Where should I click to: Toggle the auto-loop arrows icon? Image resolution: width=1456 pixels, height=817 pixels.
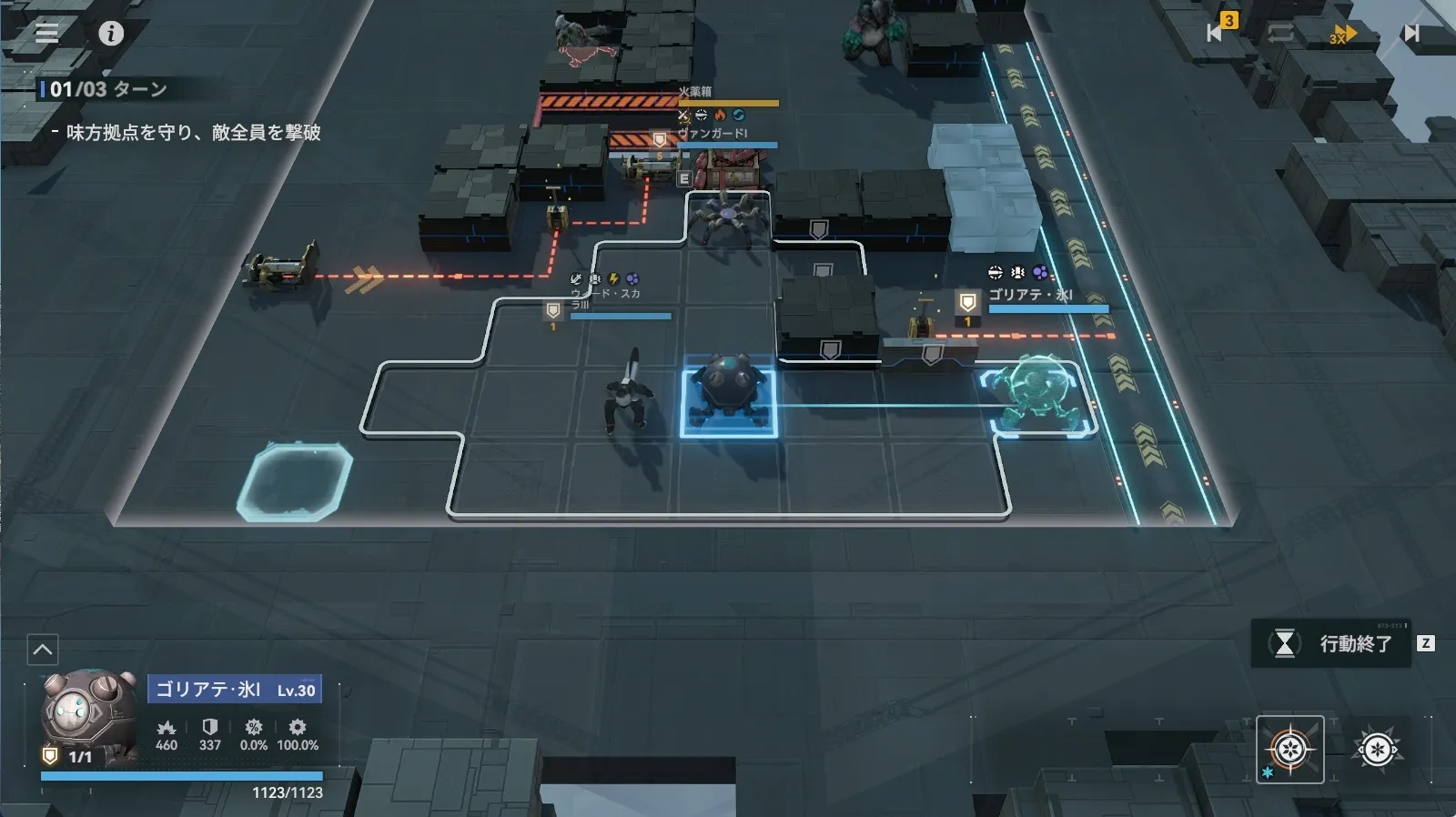click(x=1280, y=34)
